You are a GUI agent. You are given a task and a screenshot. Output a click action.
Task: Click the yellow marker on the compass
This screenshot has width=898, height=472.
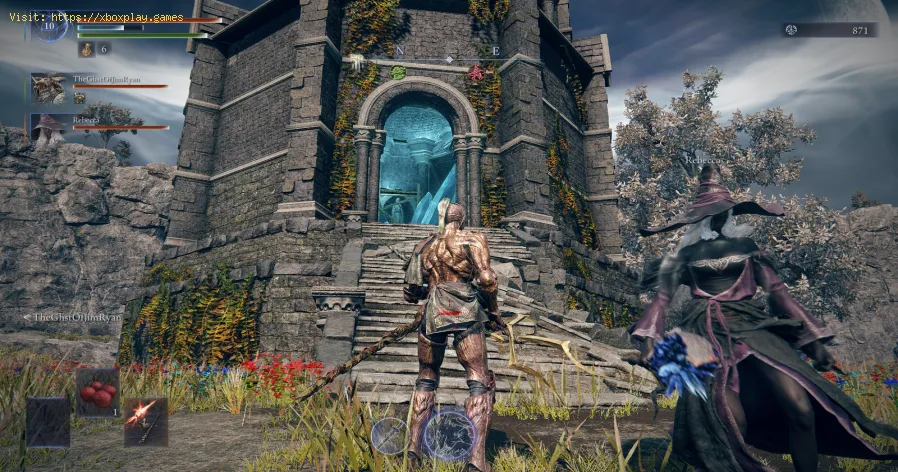pyautogui.click(x=356, y=62)
